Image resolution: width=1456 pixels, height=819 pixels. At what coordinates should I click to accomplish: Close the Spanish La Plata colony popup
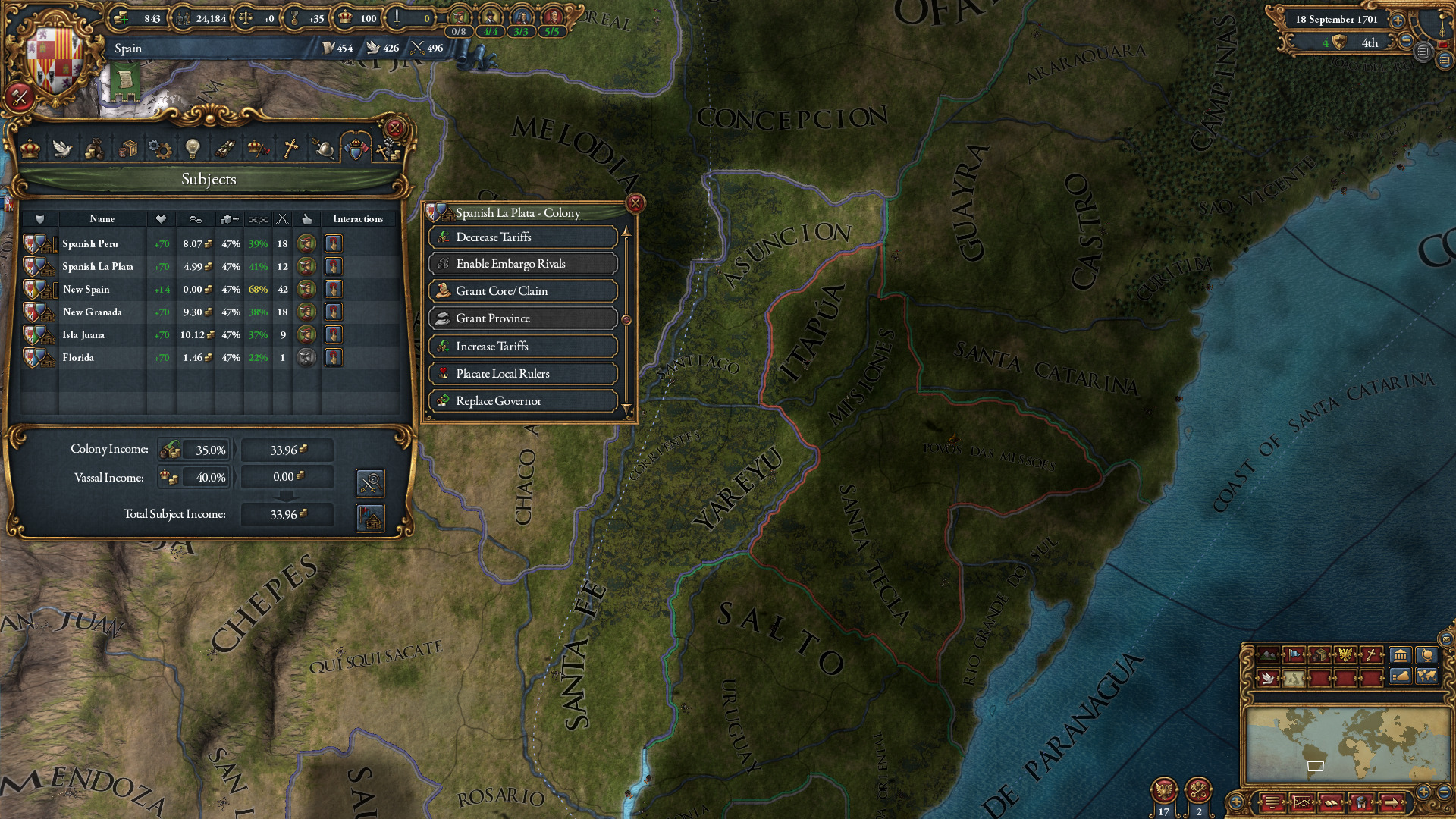(x=635, y=203)
